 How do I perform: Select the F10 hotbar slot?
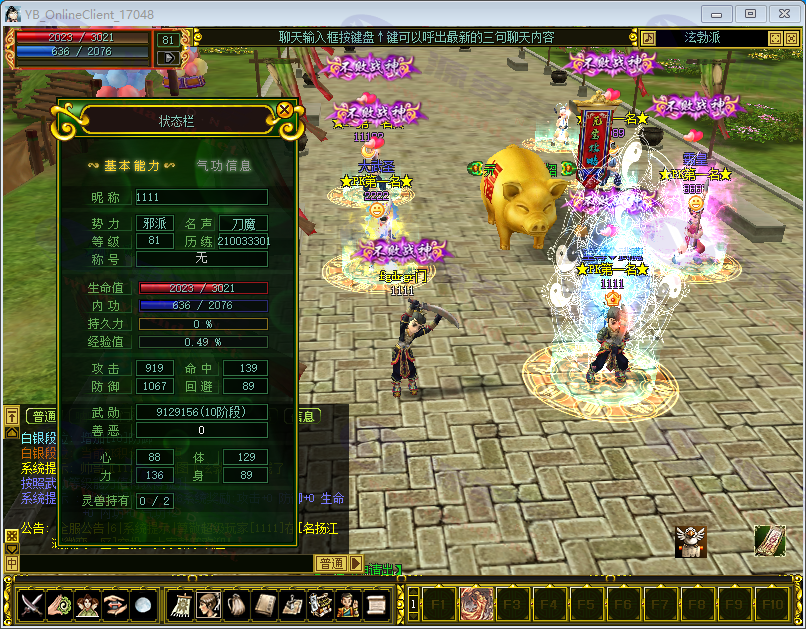tap(771, 604)
